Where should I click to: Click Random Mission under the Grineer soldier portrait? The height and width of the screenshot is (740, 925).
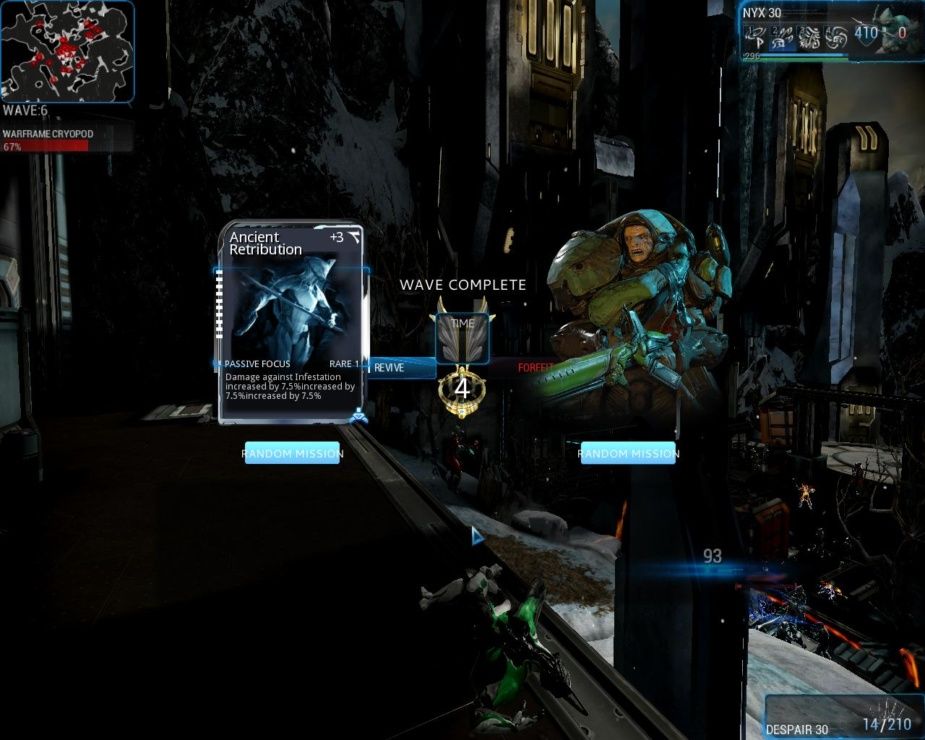click(628, 453)
